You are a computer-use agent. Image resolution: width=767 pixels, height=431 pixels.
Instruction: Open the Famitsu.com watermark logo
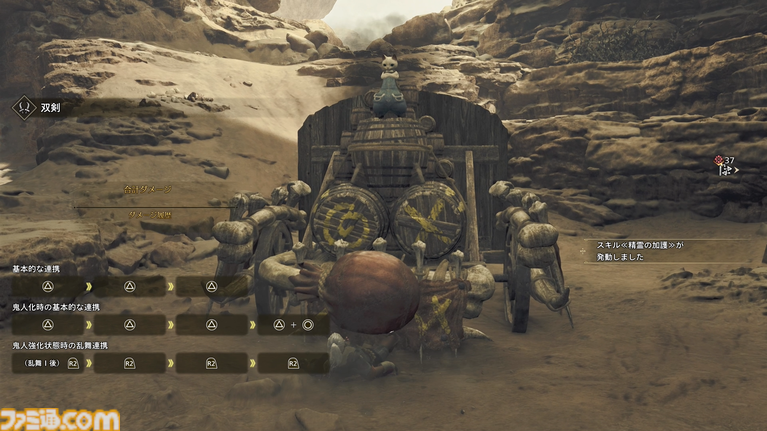click(x=60, y=418)
